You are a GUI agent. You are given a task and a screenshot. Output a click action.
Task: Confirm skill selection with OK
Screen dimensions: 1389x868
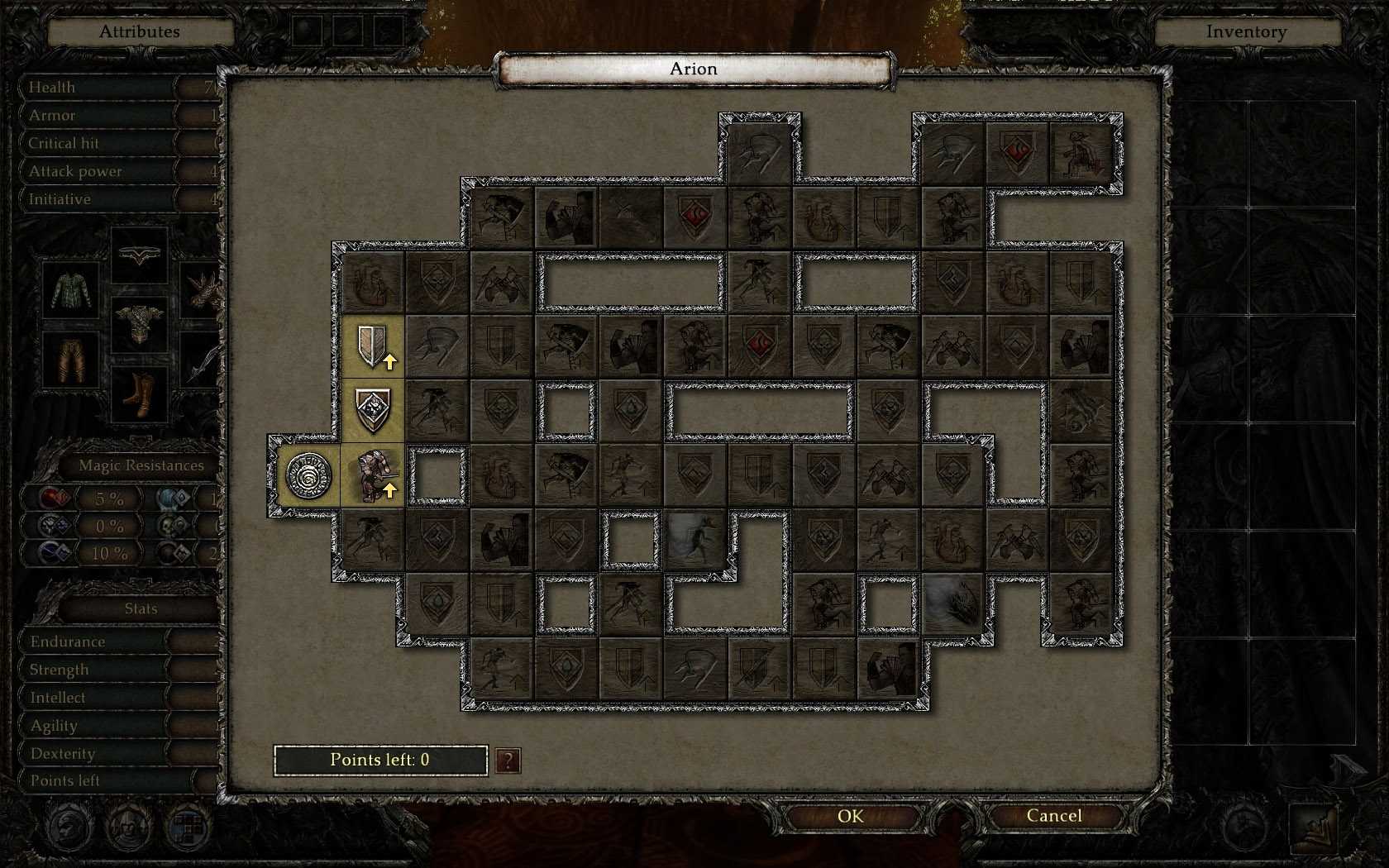point(851,815)
